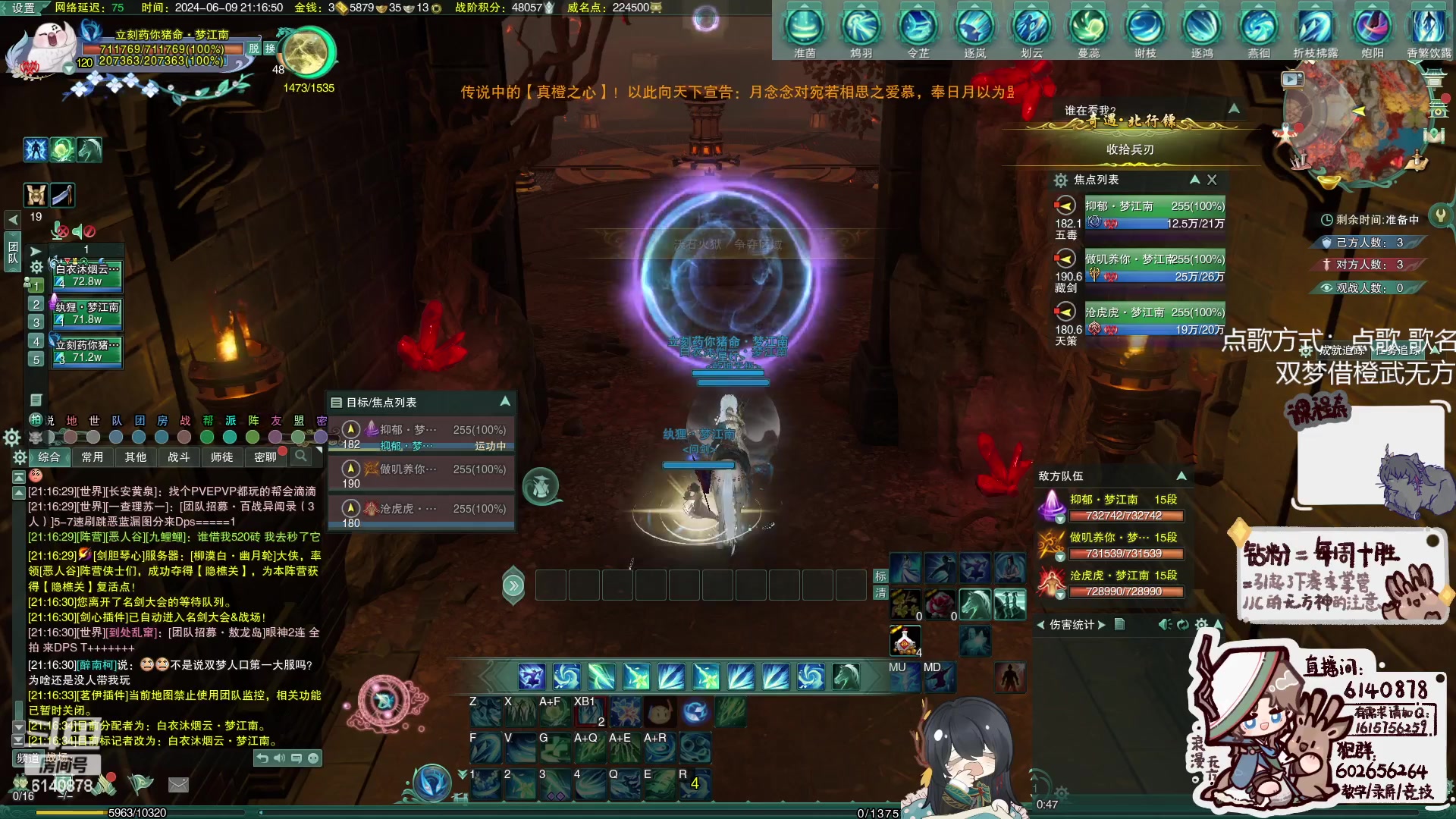
Task: Close the 焦点列表 panel
Action: pyautogui.click(x=1212, y=180)
